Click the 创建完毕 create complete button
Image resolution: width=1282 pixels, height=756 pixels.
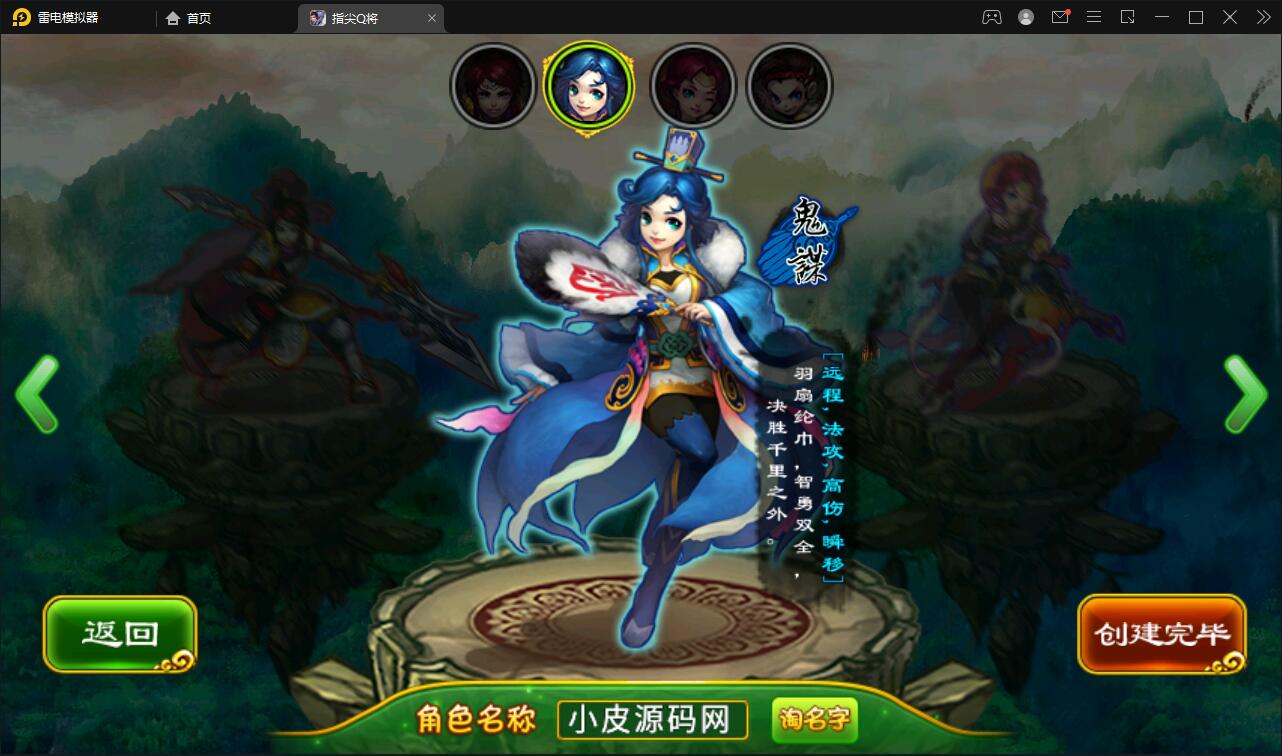(1161, 633)
